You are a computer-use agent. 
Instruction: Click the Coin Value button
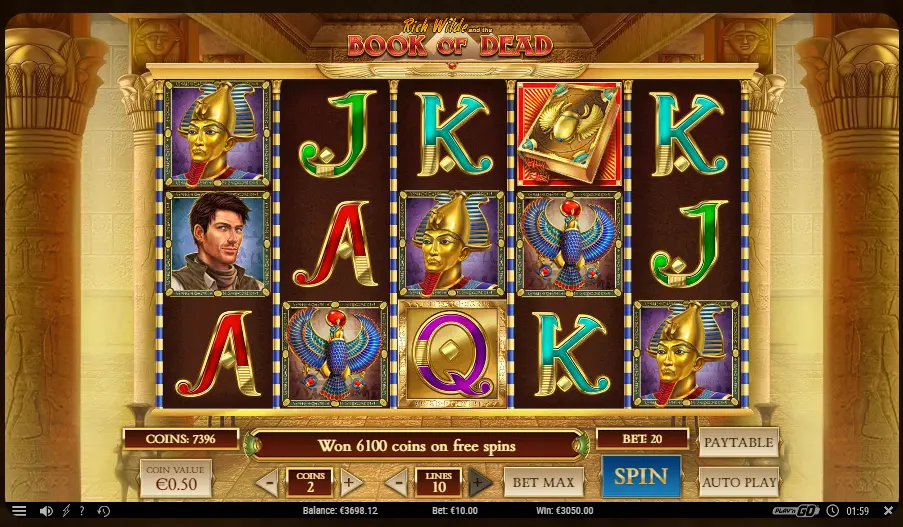[x=175, y=479]
